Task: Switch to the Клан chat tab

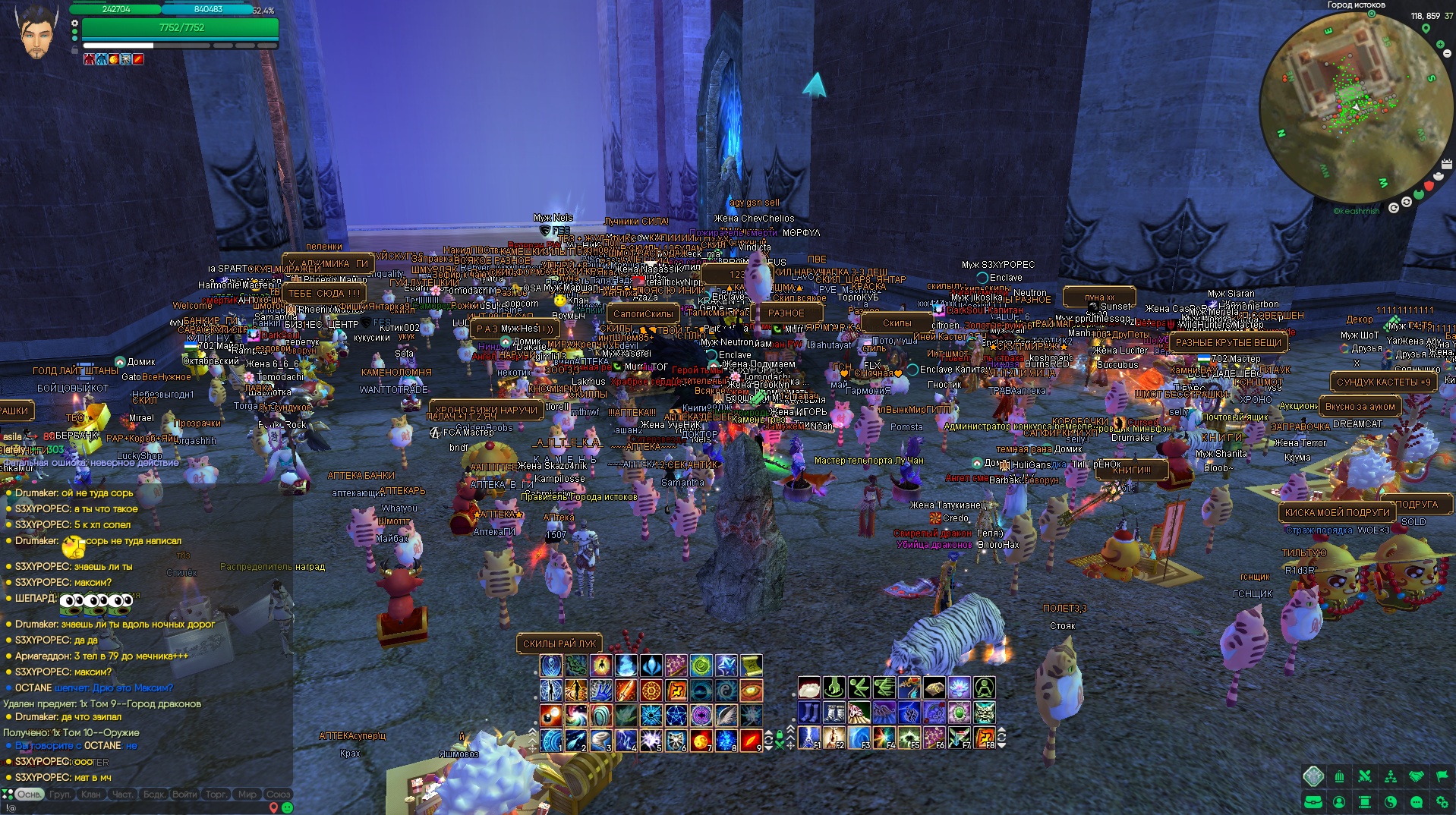Action: tap(91, 795)
